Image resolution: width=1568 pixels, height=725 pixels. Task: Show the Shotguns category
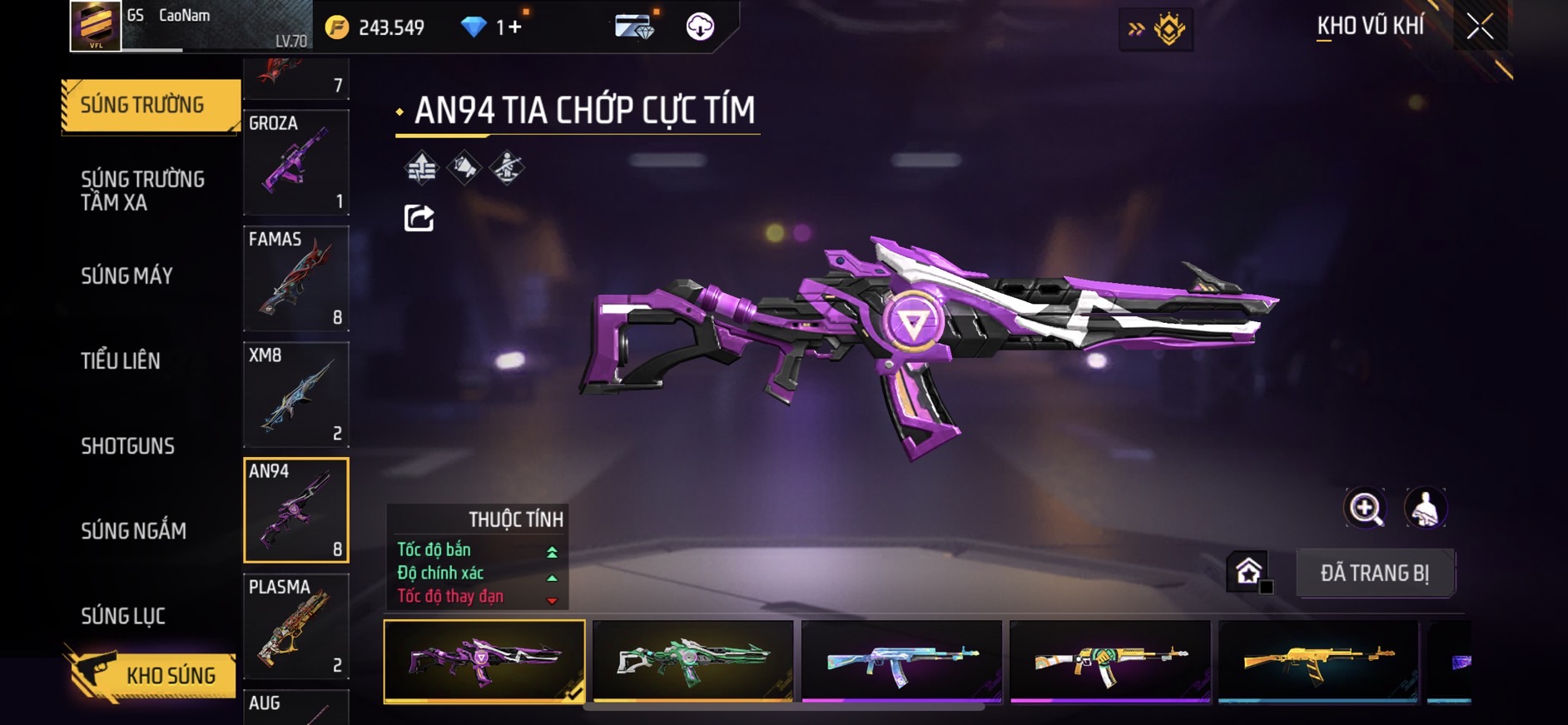point(127,446)
